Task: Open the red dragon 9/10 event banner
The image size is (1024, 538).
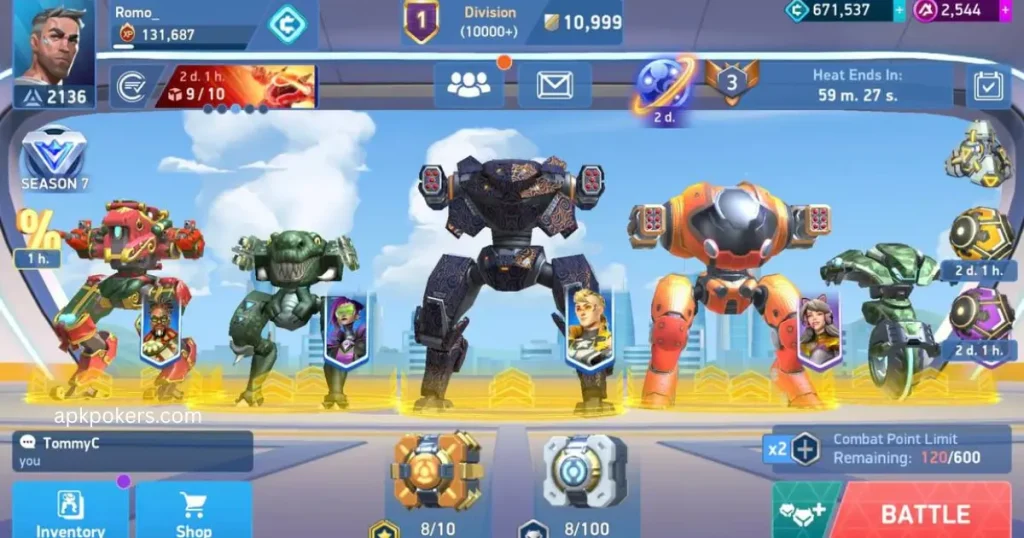Action: tap(236, 86)
